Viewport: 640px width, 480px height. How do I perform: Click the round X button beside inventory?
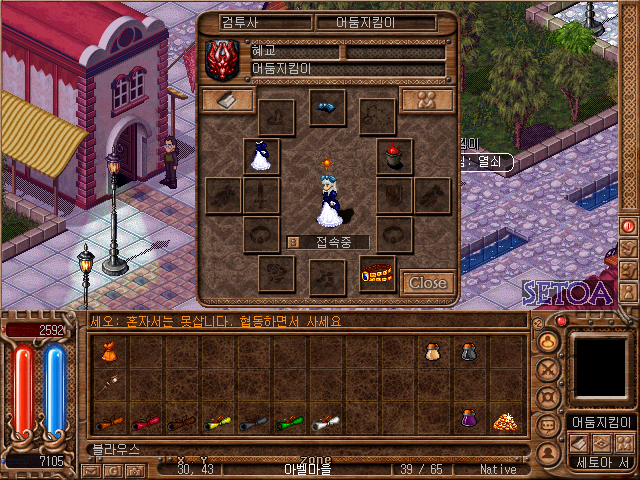(x=547, y=368)
